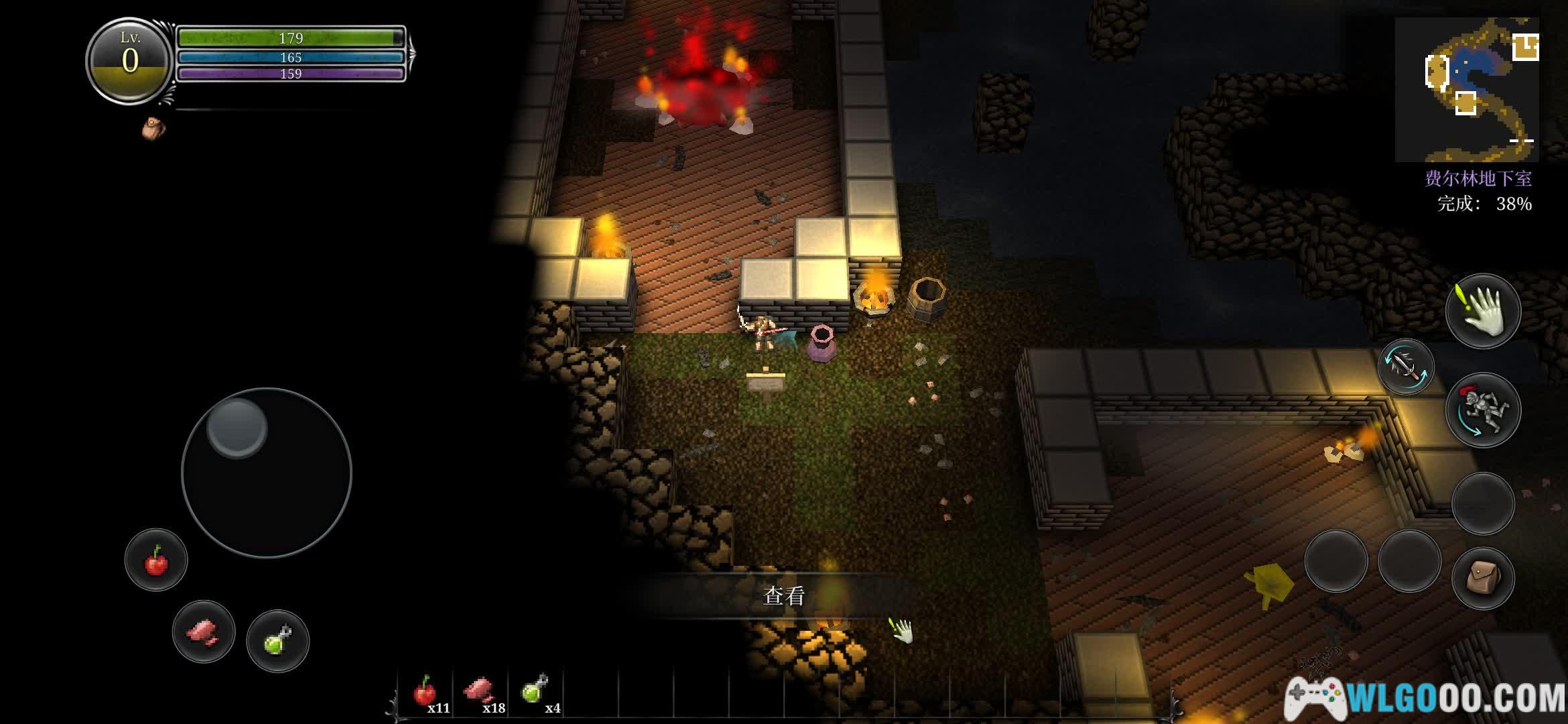
Task: Switch weapons with the sword swap button
Action: tap(1405, 367)
